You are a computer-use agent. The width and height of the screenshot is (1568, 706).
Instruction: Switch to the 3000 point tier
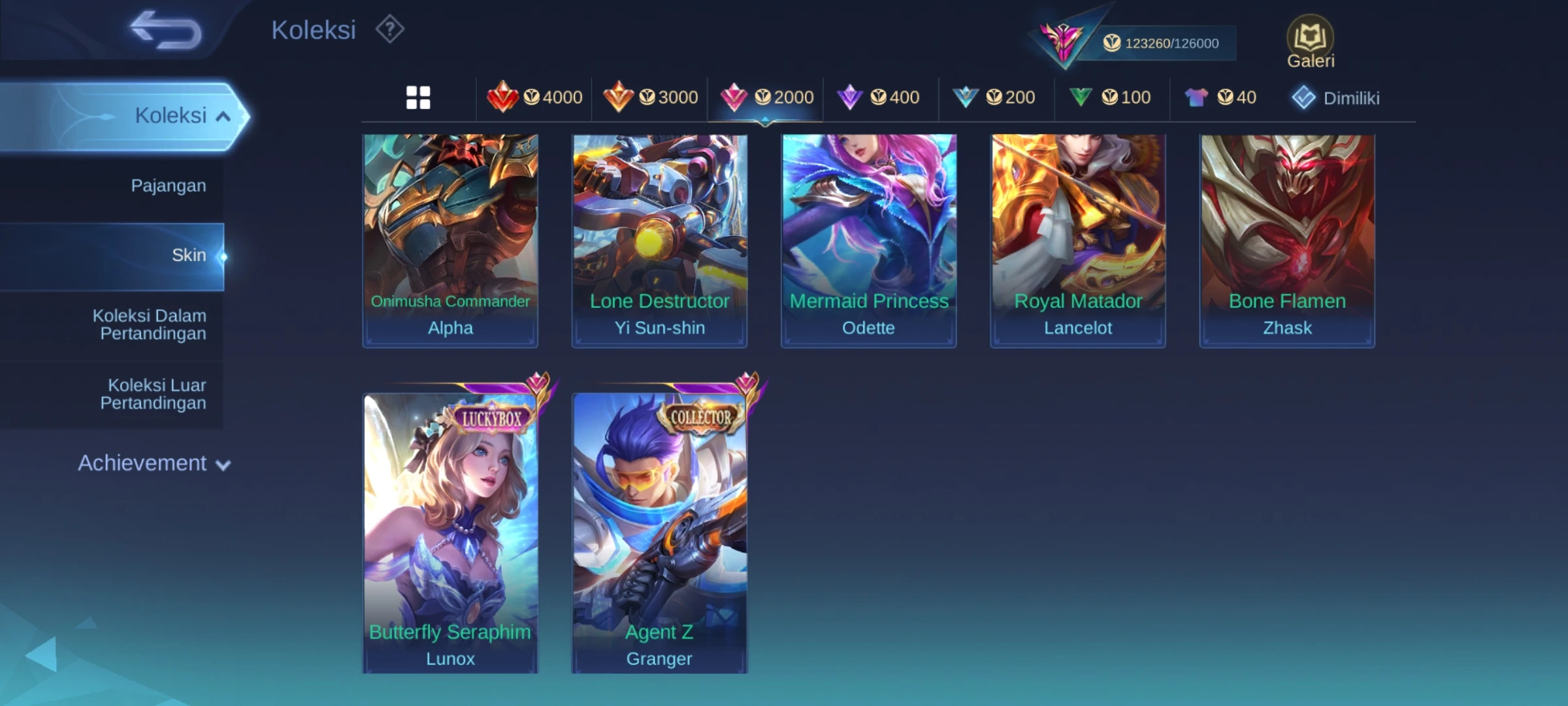(651, 97)
